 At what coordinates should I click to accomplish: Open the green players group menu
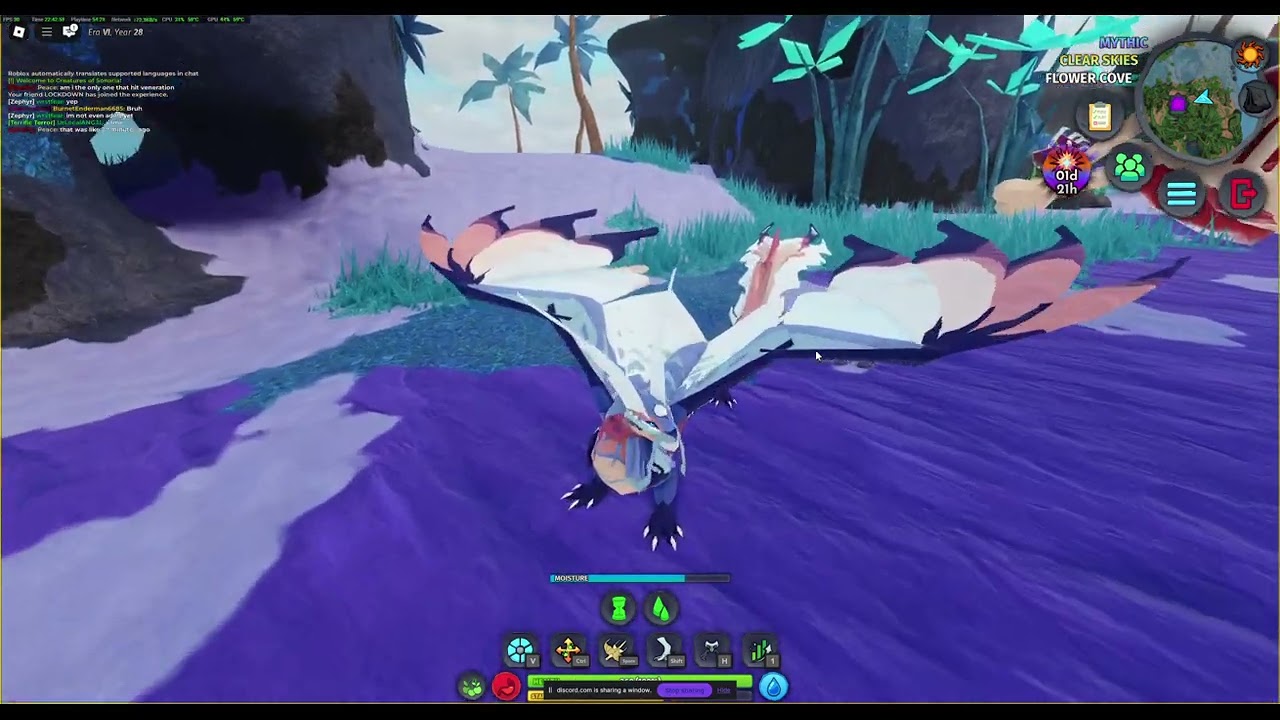[x=1129, y=167]
